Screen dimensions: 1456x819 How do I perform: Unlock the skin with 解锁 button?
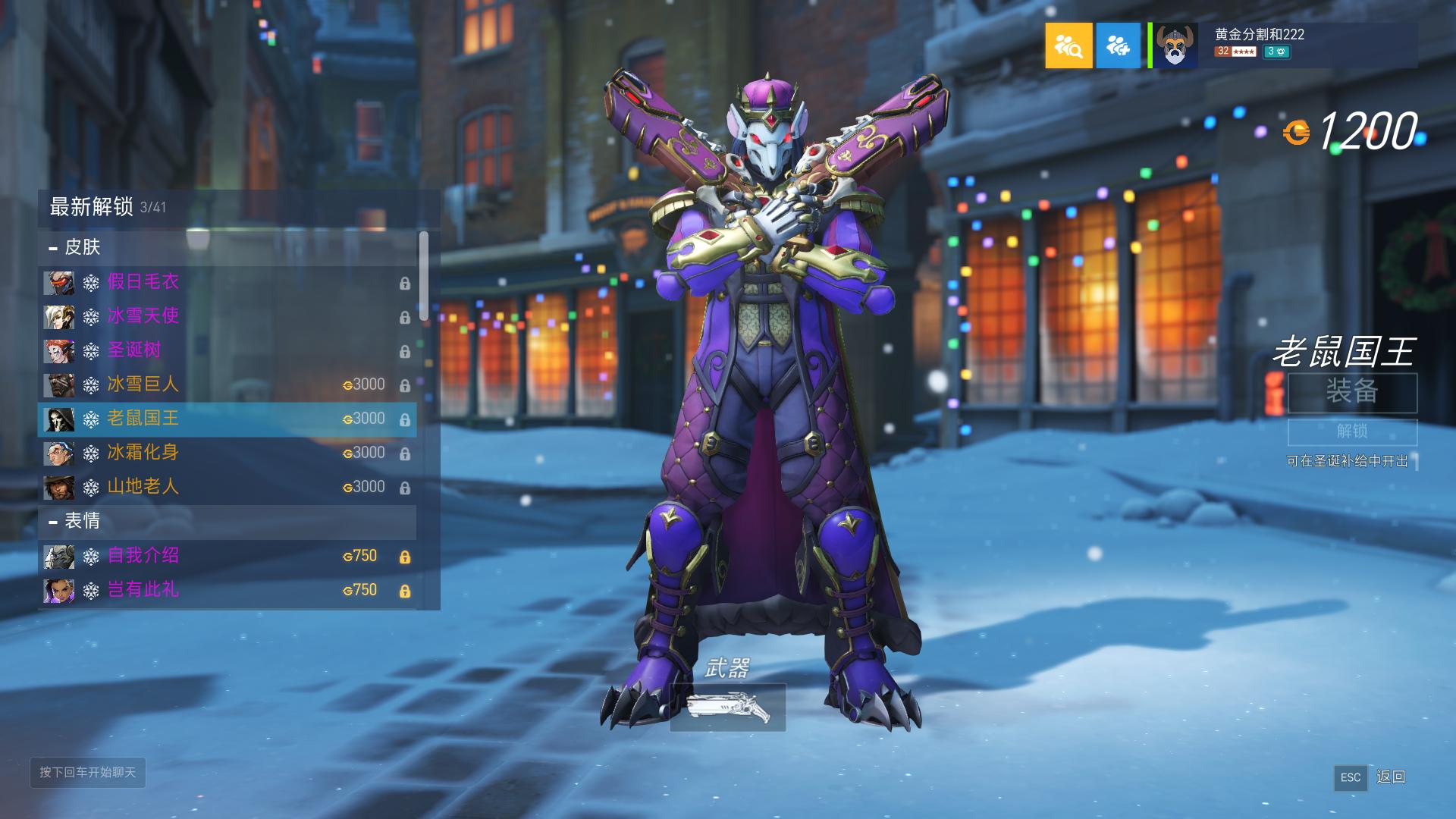pyautogui.click(x=1352, y=431)
